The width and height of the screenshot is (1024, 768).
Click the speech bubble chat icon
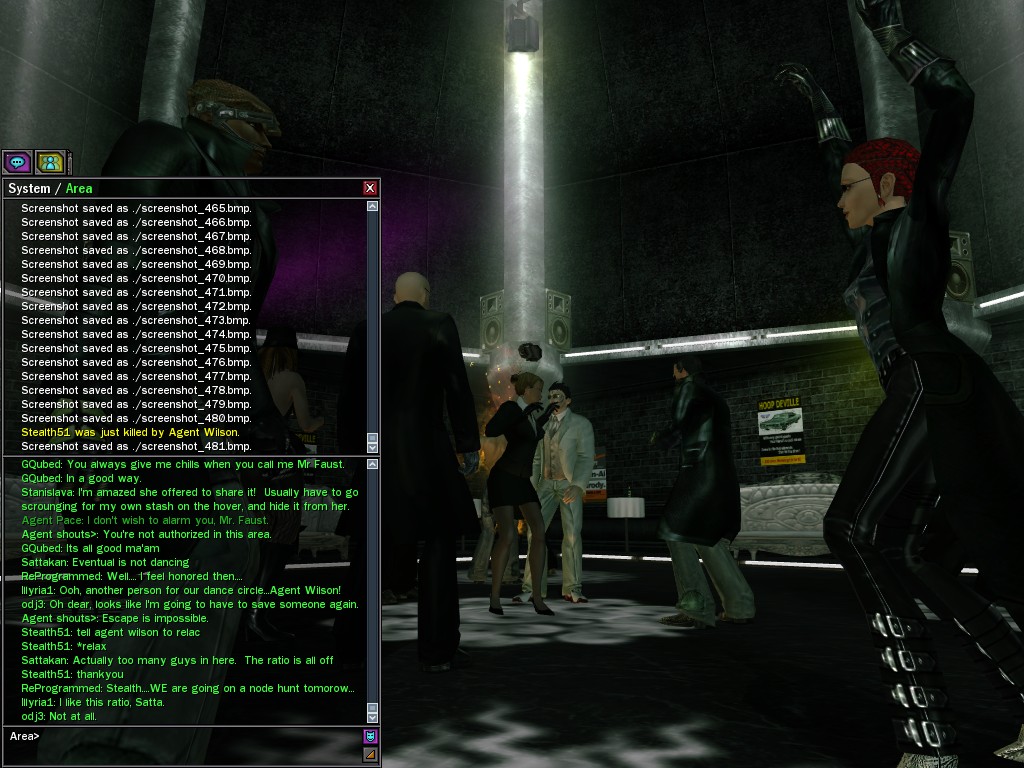pos(17,162)
